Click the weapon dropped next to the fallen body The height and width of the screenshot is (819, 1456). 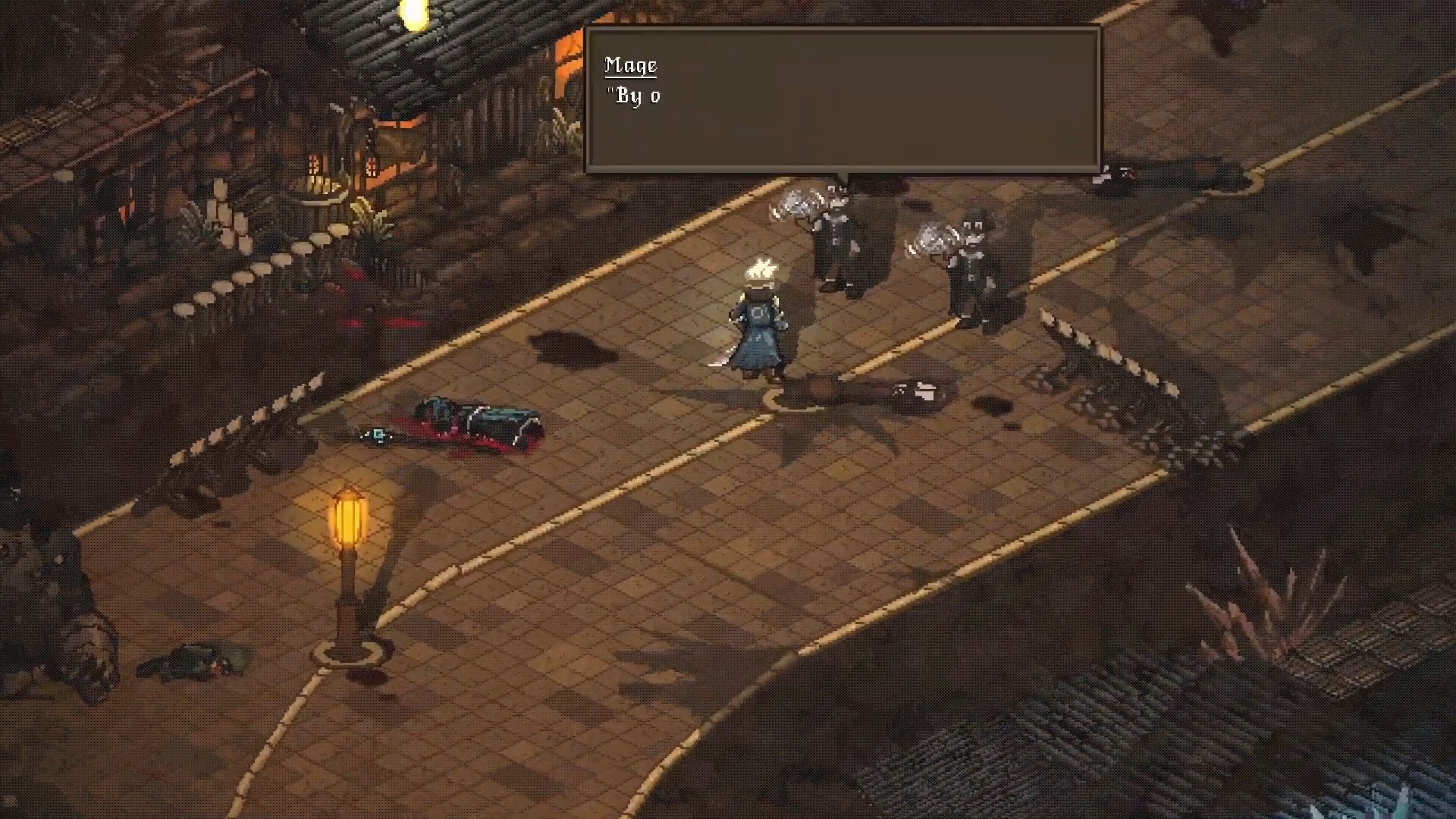[377, 434]
